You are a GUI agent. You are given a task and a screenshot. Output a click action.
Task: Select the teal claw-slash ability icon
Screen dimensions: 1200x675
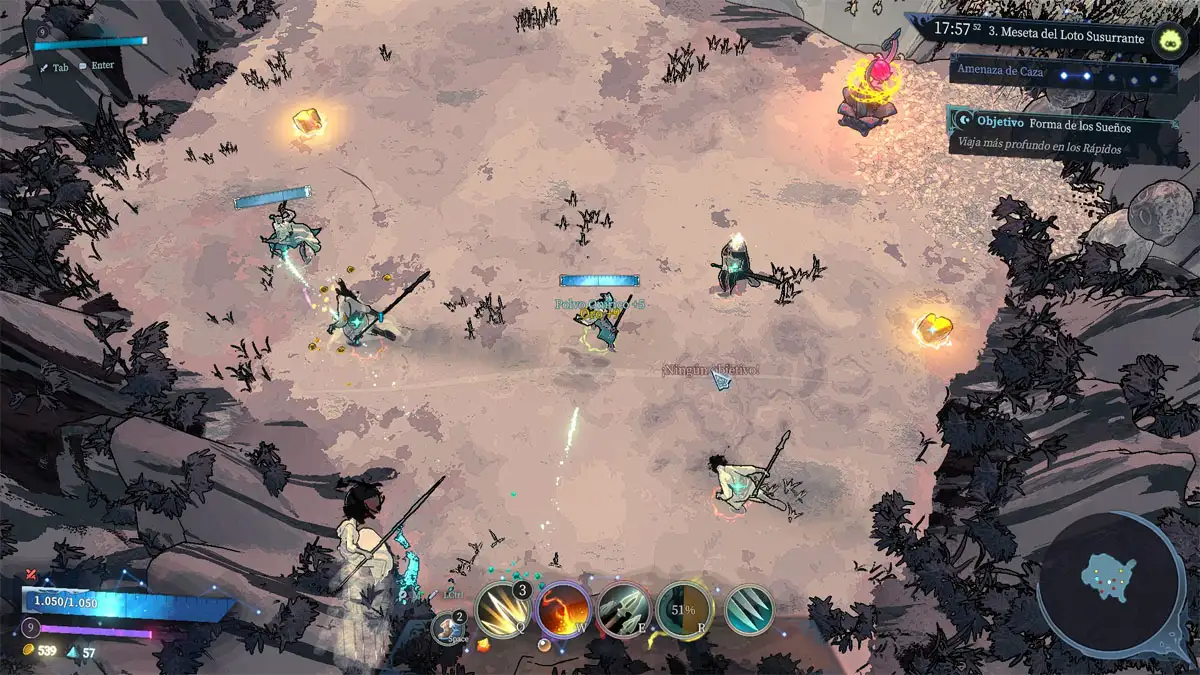746,609
